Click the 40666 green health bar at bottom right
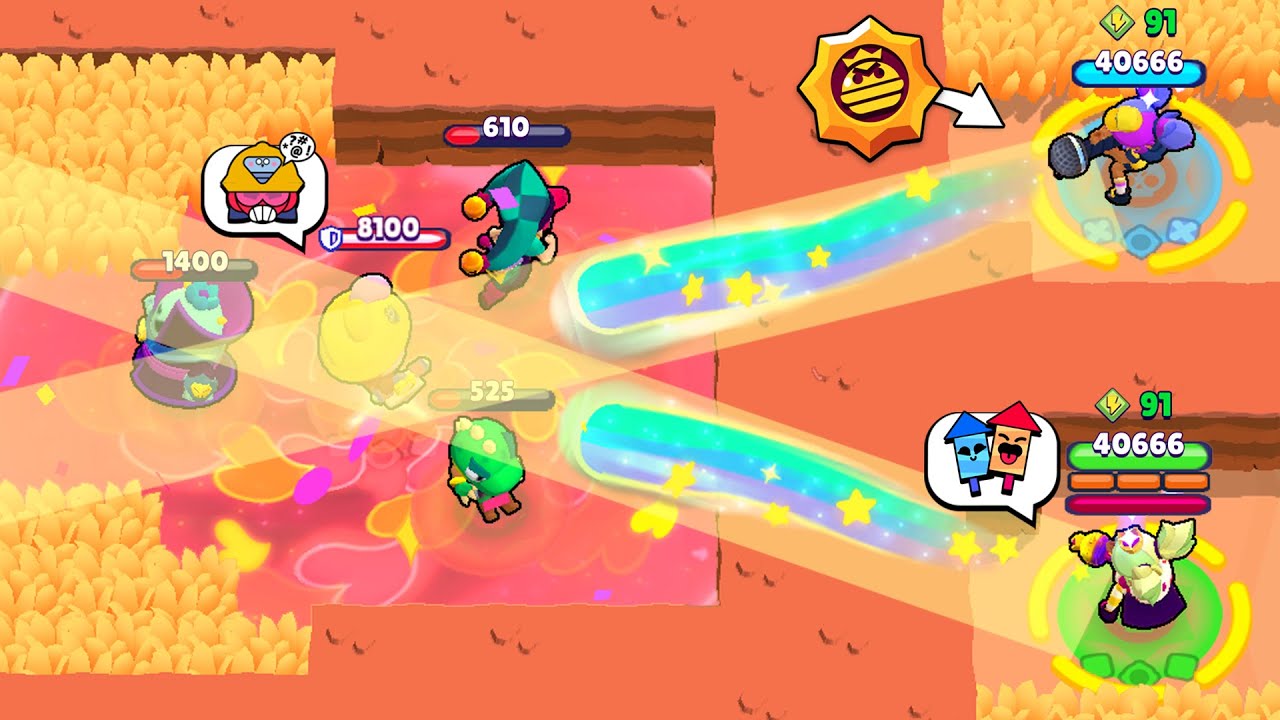This screenshot has width=1280, height=720. (1138, 453)
